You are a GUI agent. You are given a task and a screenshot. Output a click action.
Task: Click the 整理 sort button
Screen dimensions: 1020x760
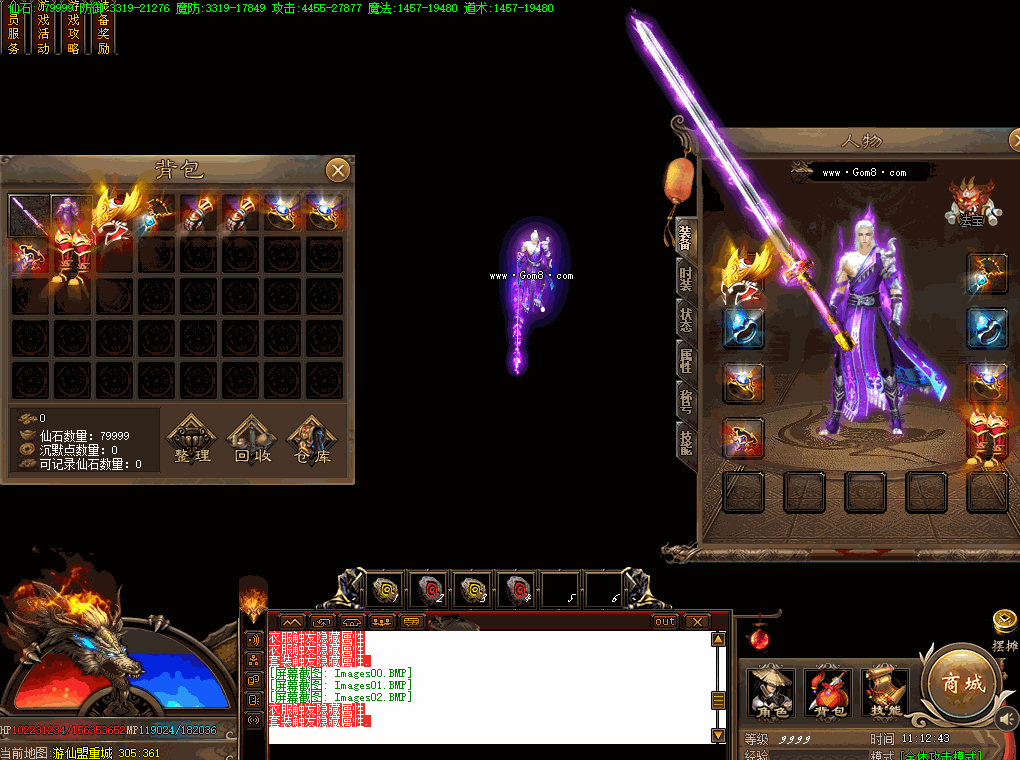191,442
